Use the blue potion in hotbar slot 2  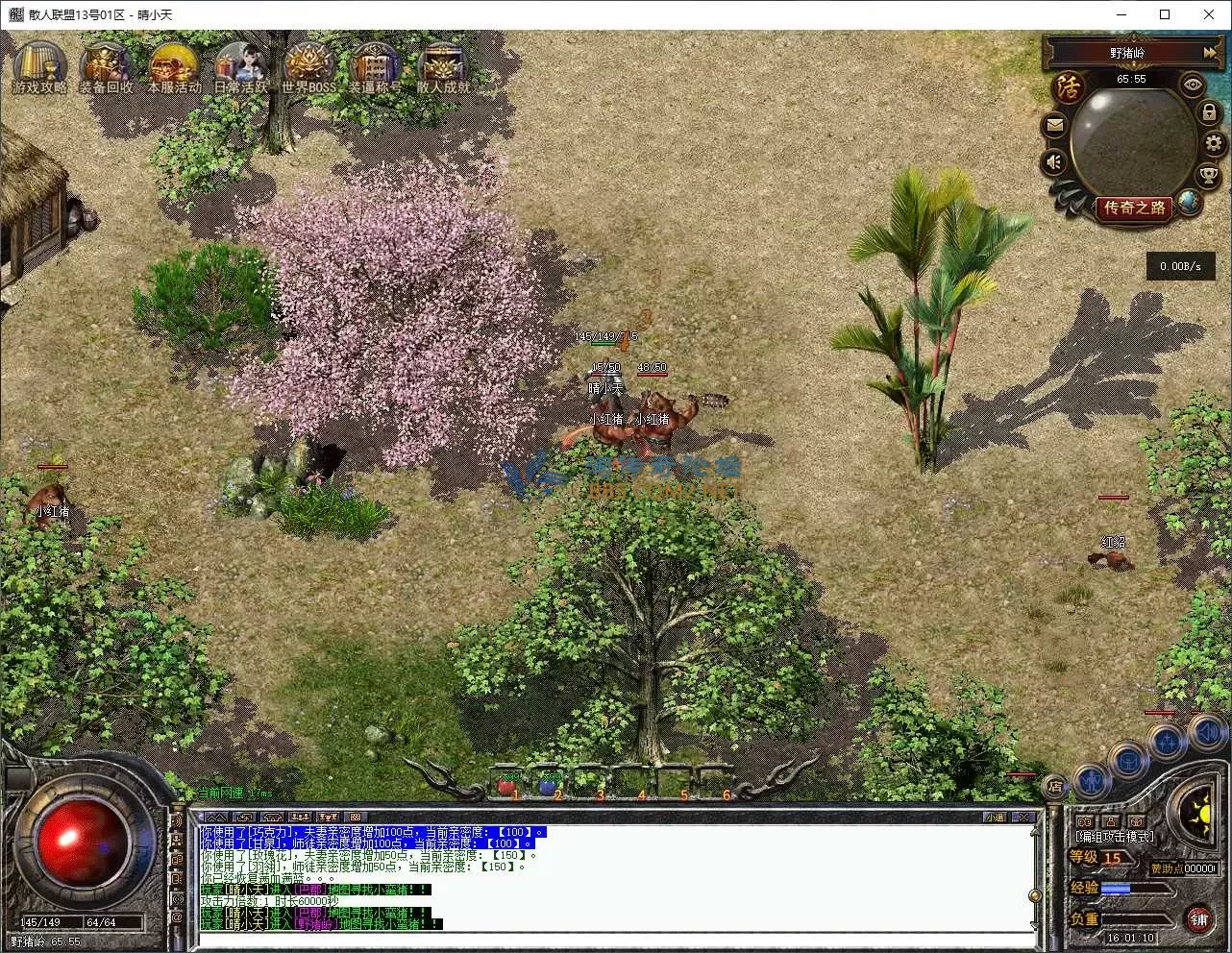548,785
